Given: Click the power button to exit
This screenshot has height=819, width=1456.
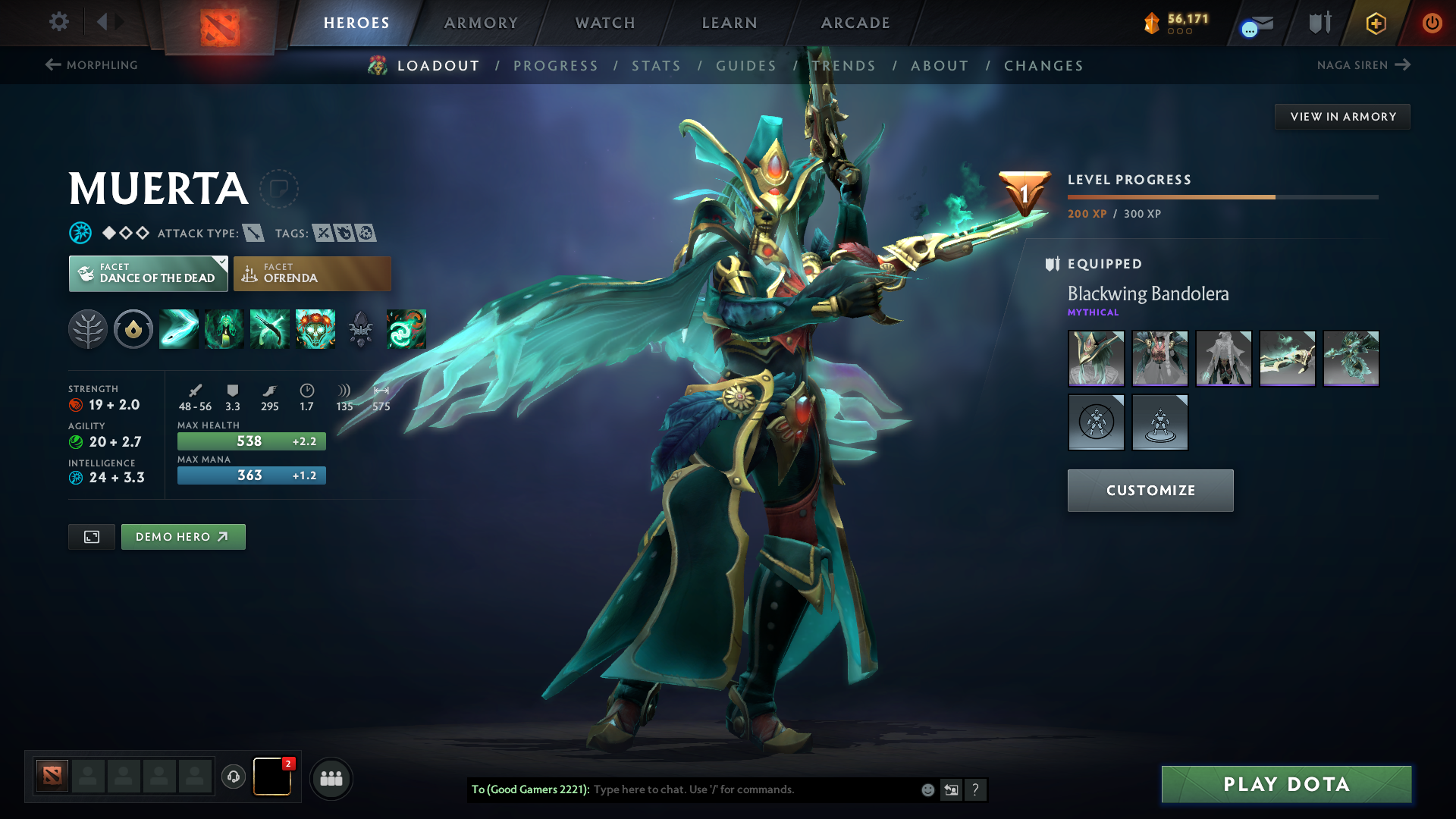Looking at the screenshot, I should coord(1432,23).
